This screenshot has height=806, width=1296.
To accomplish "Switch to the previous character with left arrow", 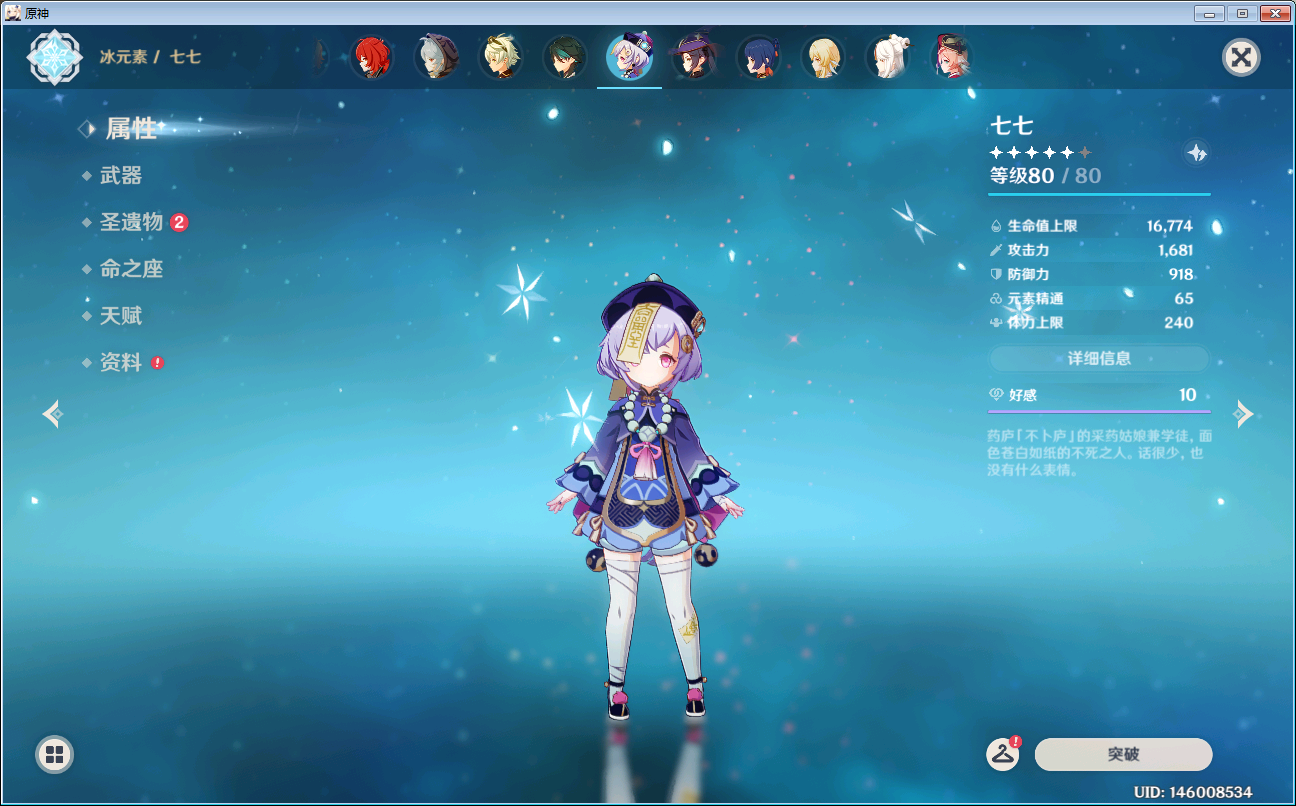I will point(52,413).
